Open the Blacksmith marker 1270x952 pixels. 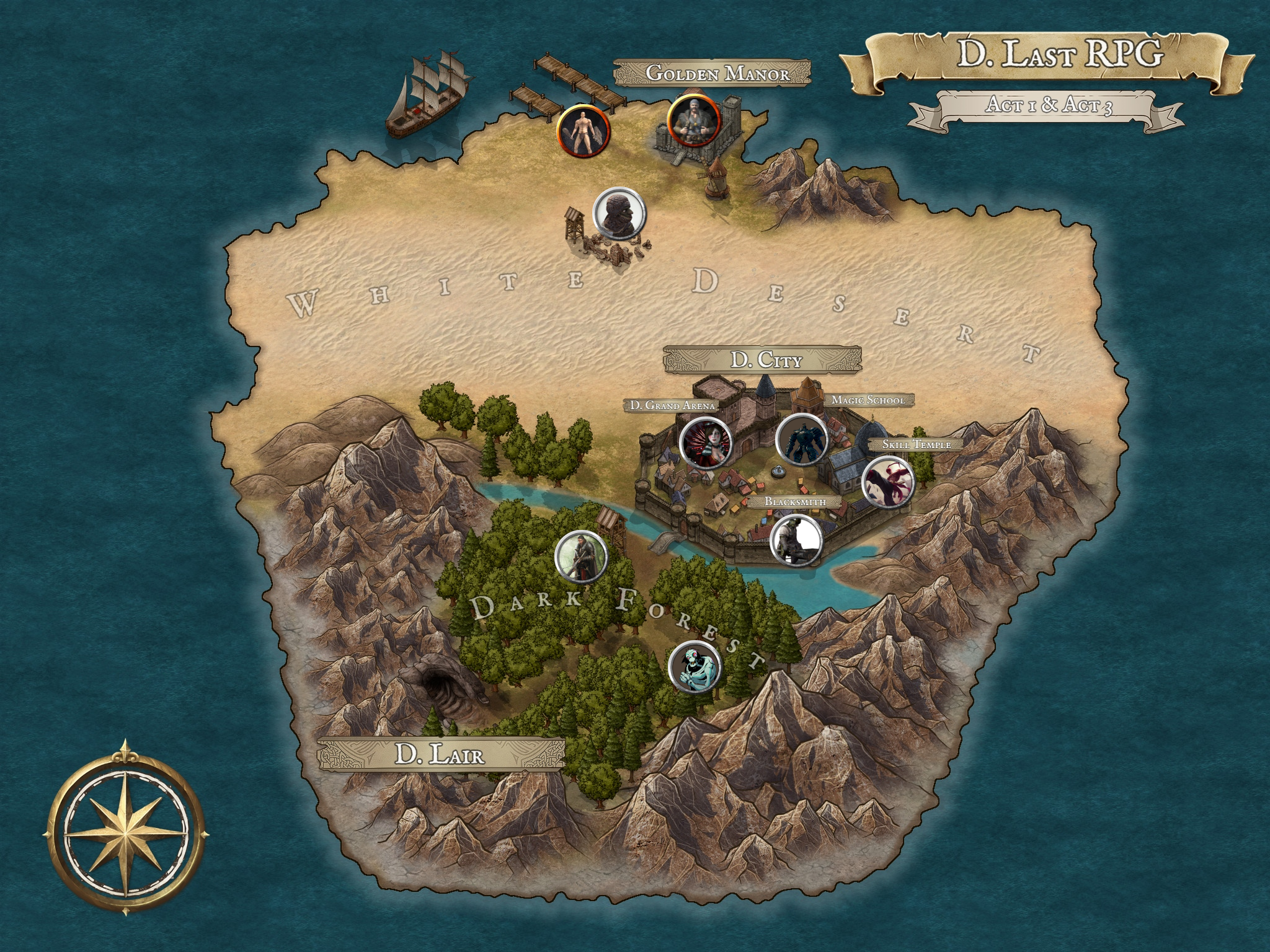coord(796,540)
